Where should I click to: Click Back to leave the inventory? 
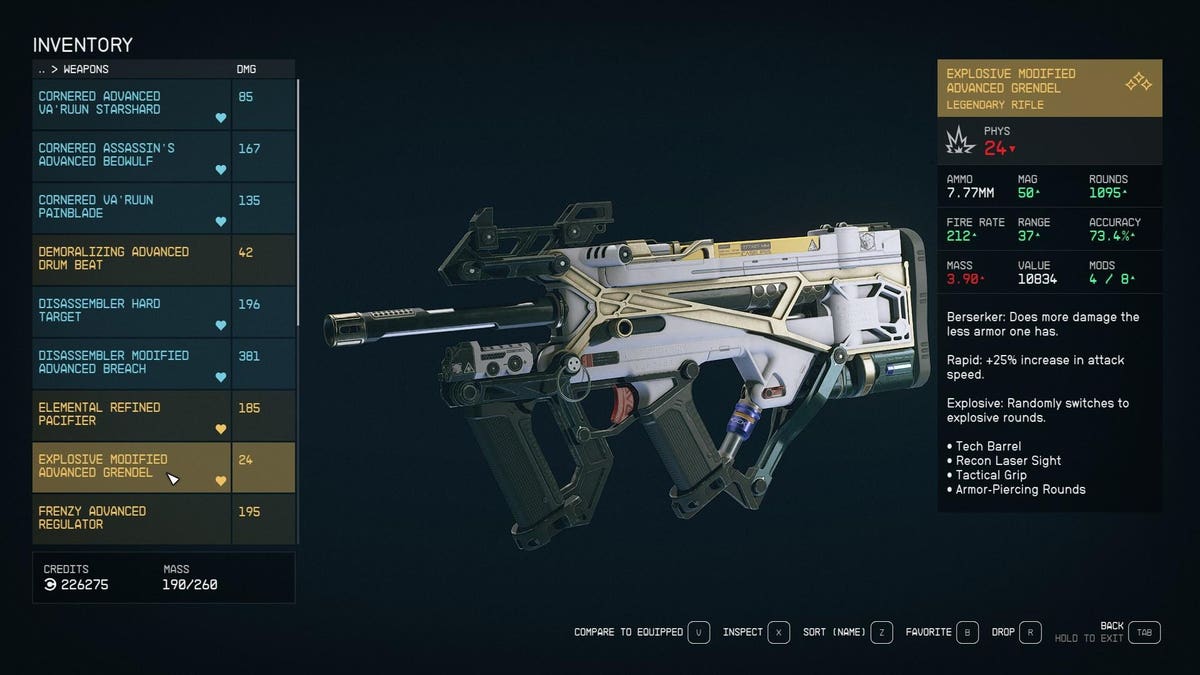point(1145,632)
